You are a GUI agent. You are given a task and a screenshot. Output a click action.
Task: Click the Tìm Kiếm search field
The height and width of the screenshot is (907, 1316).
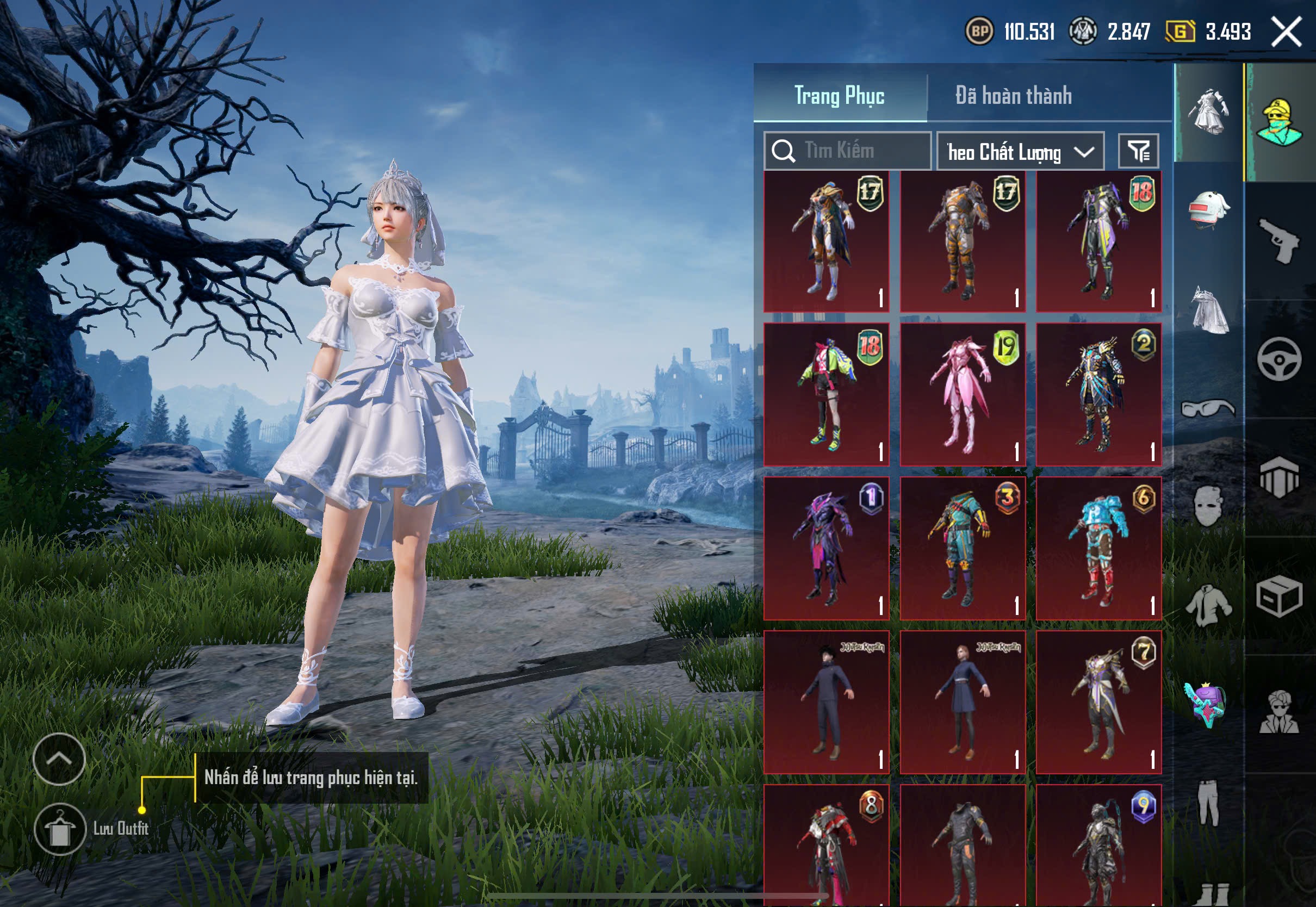click(x=848, y=151)
